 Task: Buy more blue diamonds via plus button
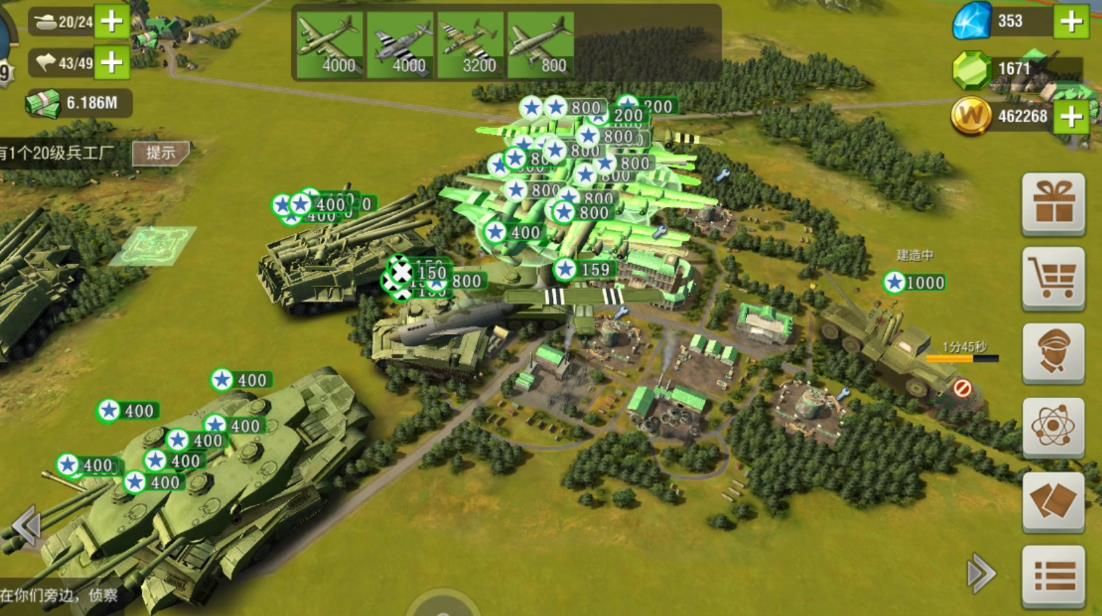click(x=1071, y=21)
